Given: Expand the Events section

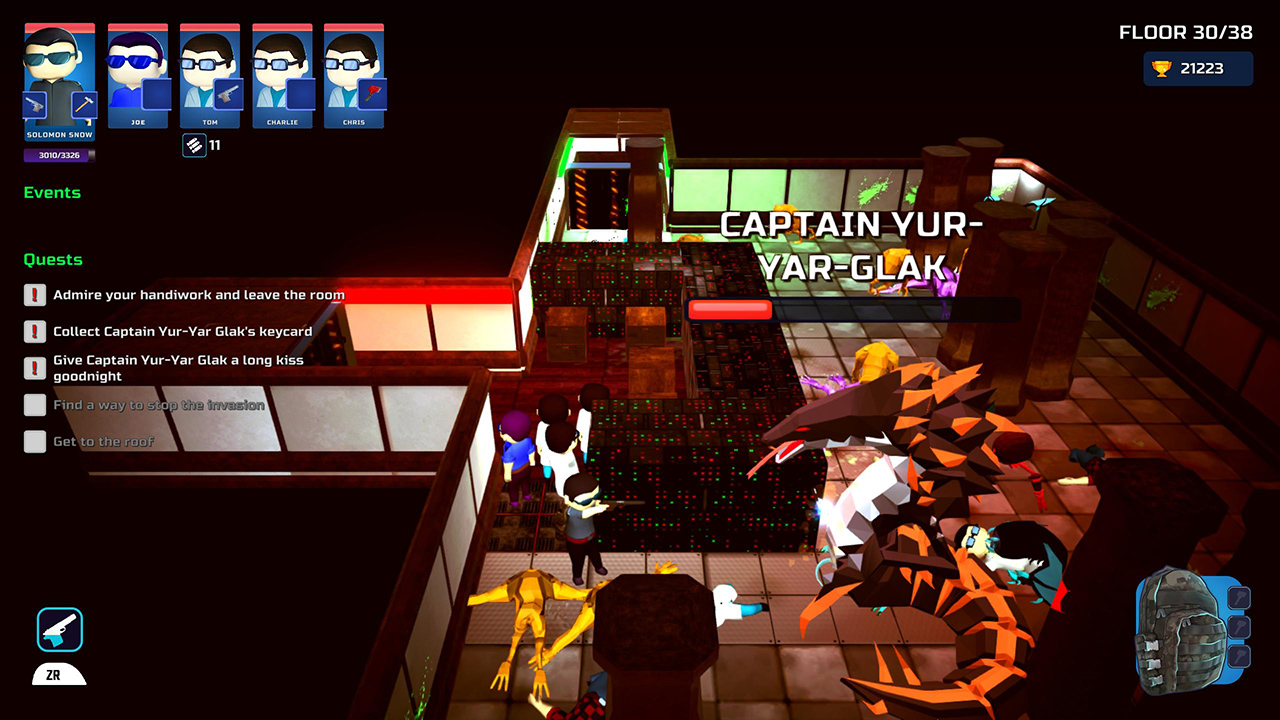Looking at the screenshot, I should 53,192.
